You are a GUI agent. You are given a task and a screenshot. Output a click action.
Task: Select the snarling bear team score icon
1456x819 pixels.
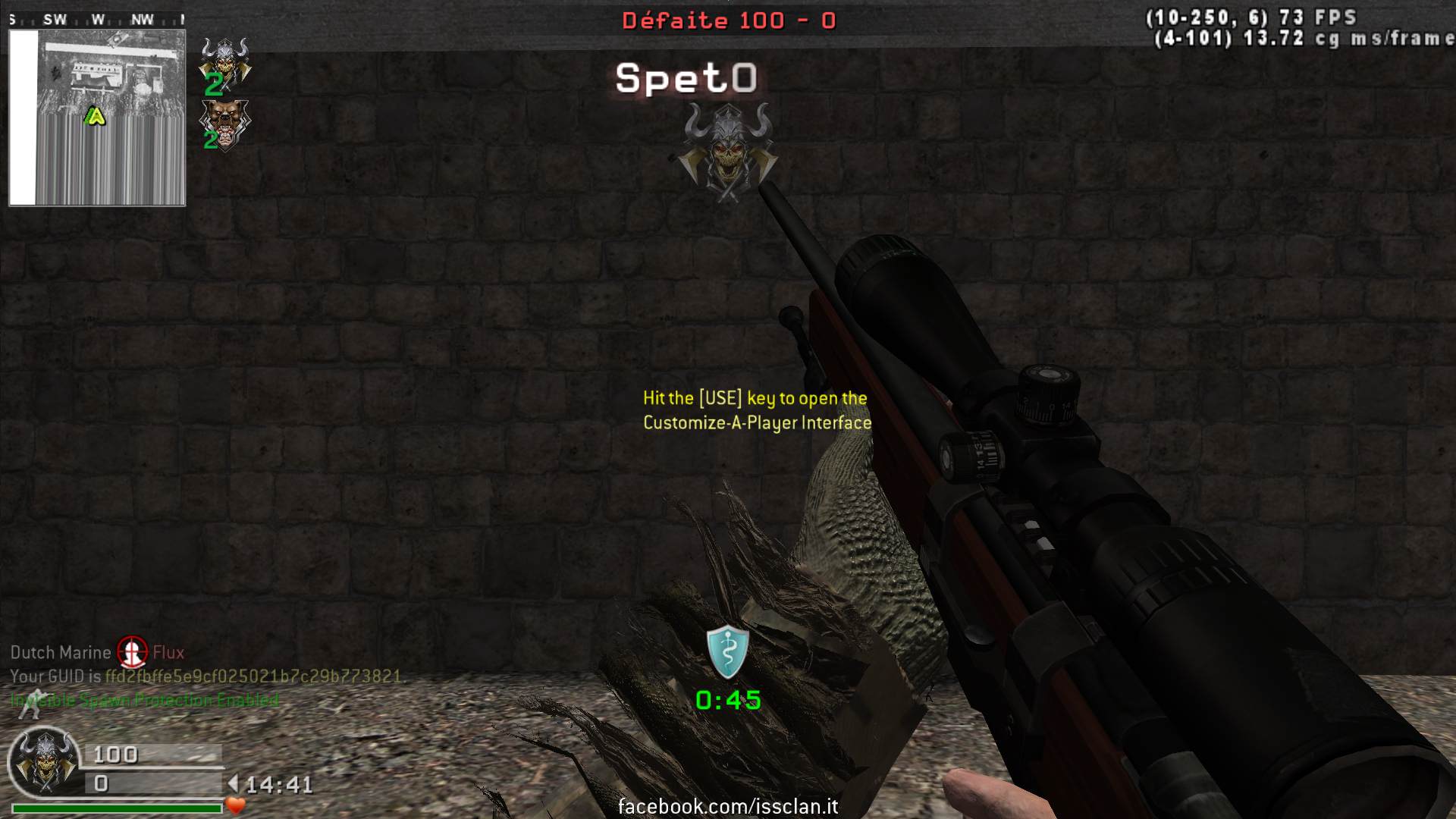coord(224,121)
